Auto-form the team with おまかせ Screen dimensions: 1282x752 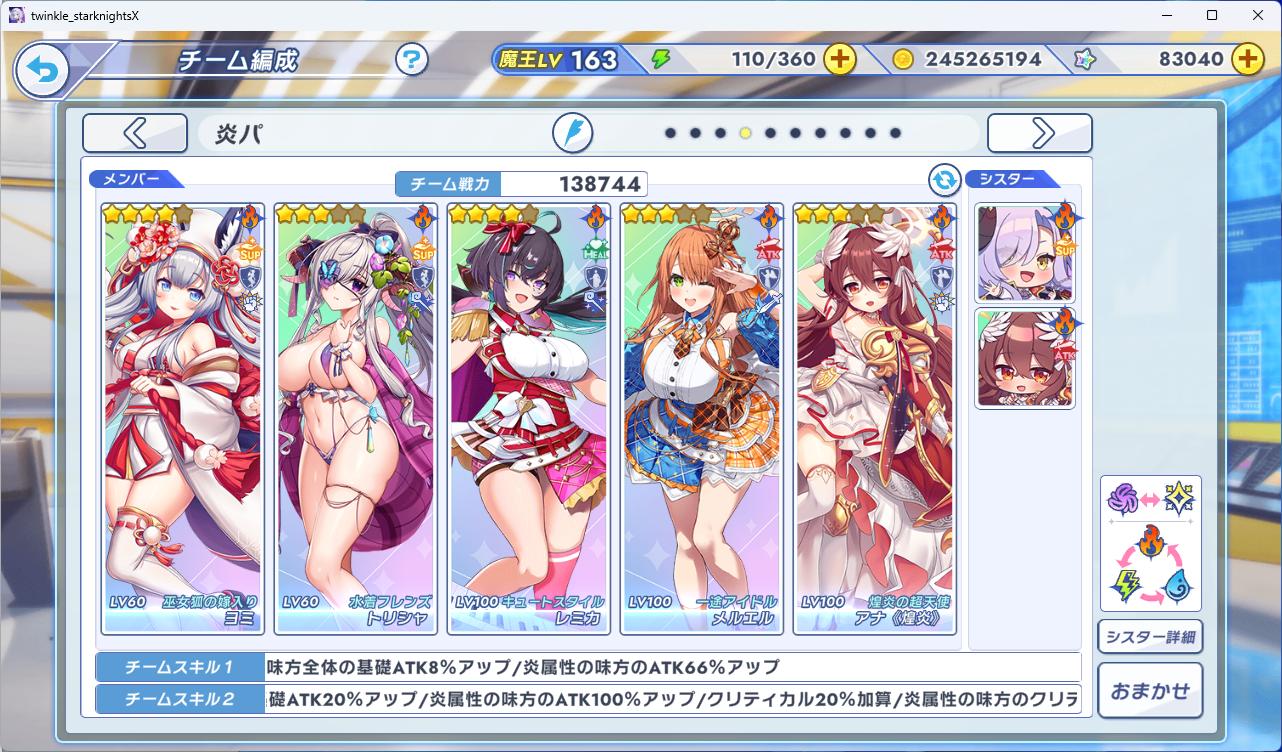1150,690
